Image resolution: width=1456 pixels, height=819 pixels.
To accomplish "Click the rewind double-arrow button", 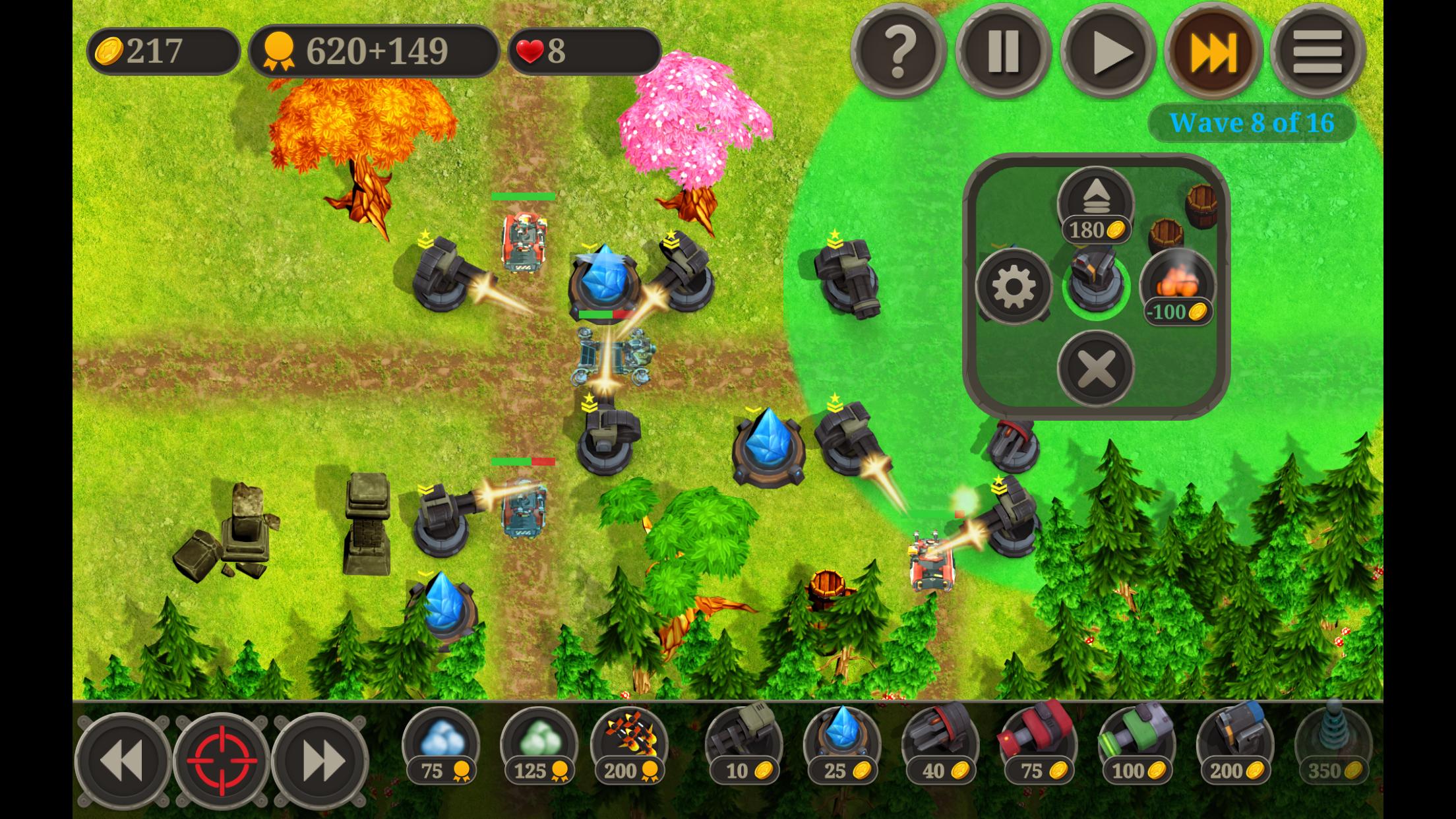I will (x=123, y=760).
